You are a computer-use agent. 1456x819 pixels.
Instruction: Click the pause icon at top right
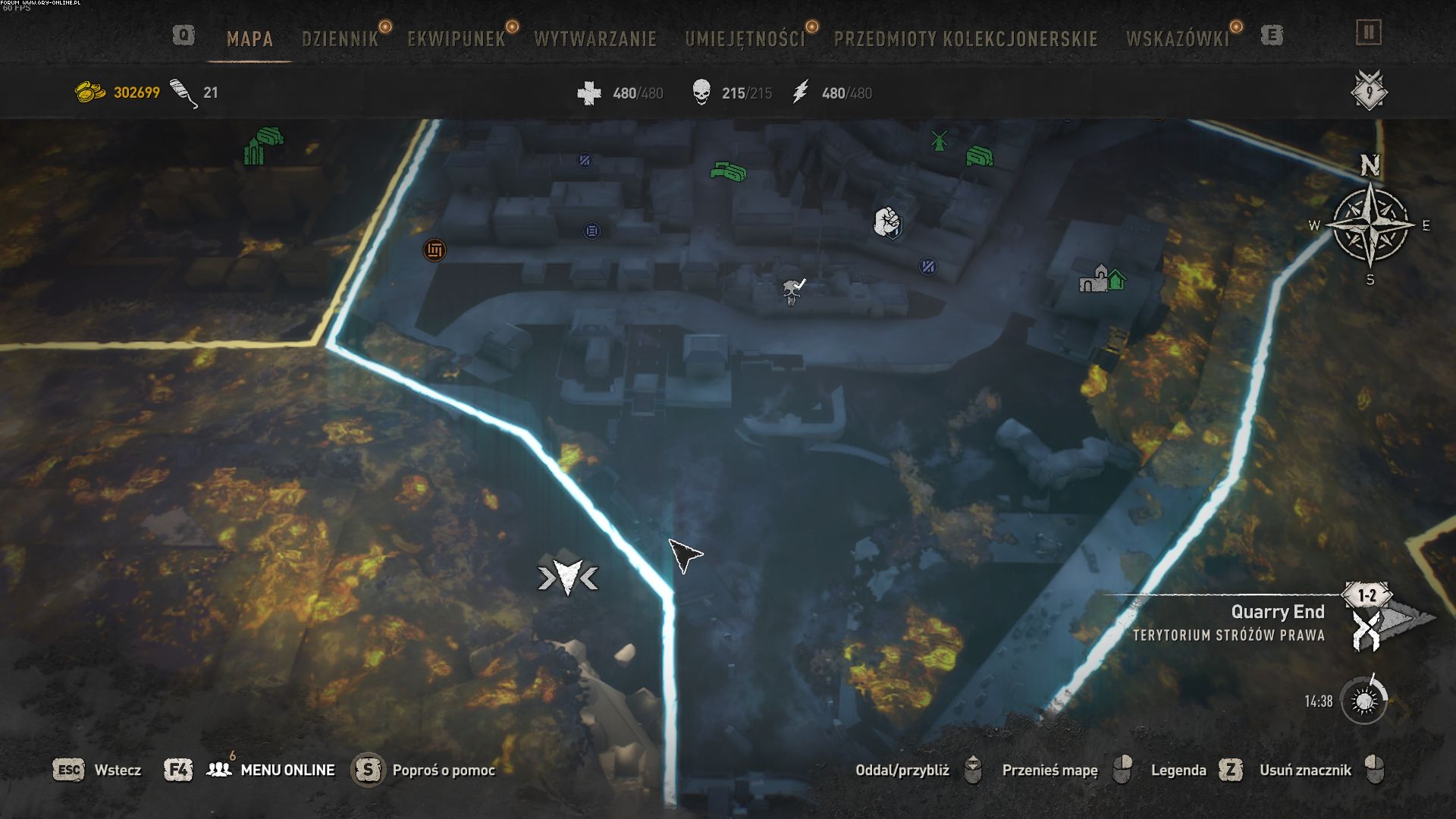point(1369,33)
